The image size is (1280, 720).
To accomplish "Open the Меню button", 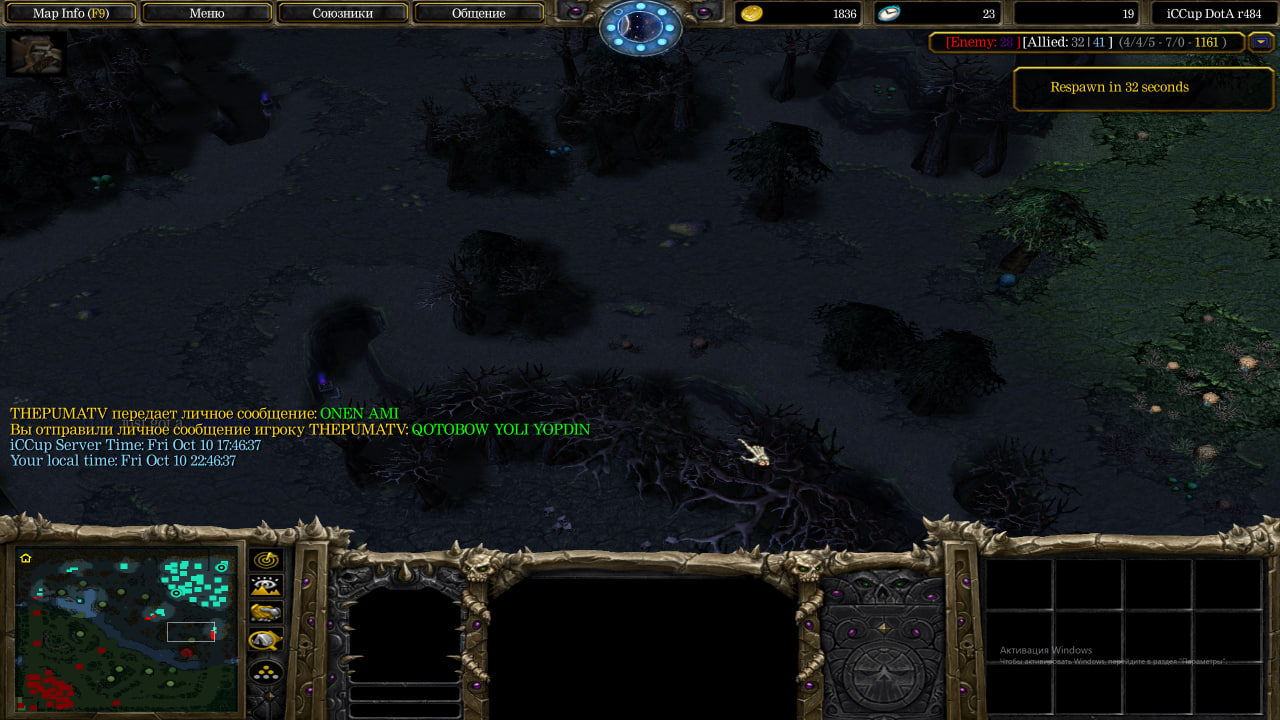I will (207, 13).
